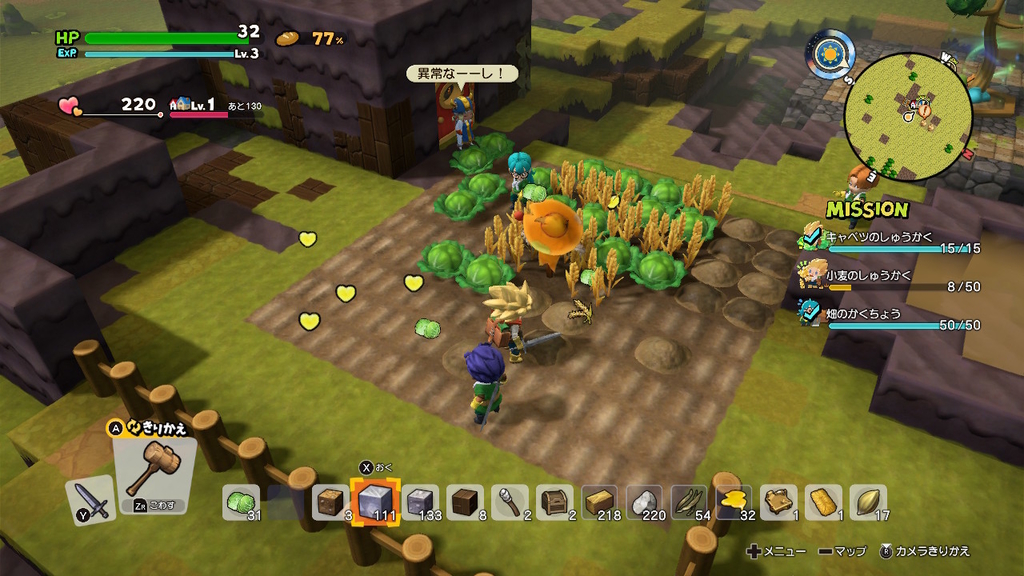Select the white stone stack of 220

645,502
